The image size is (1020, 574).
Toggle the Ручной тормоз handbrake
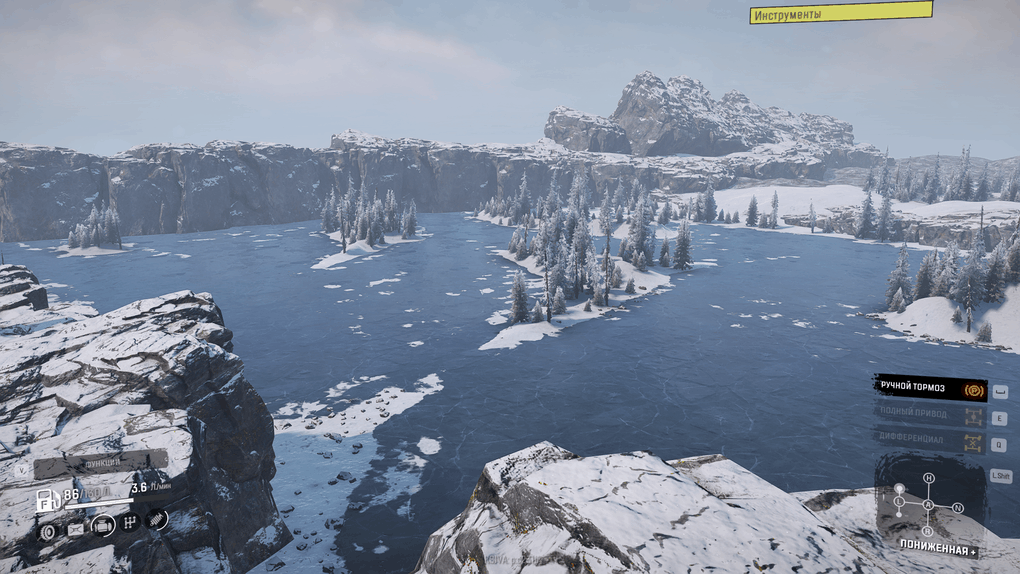pyautogui.click(x=930, y=389)
